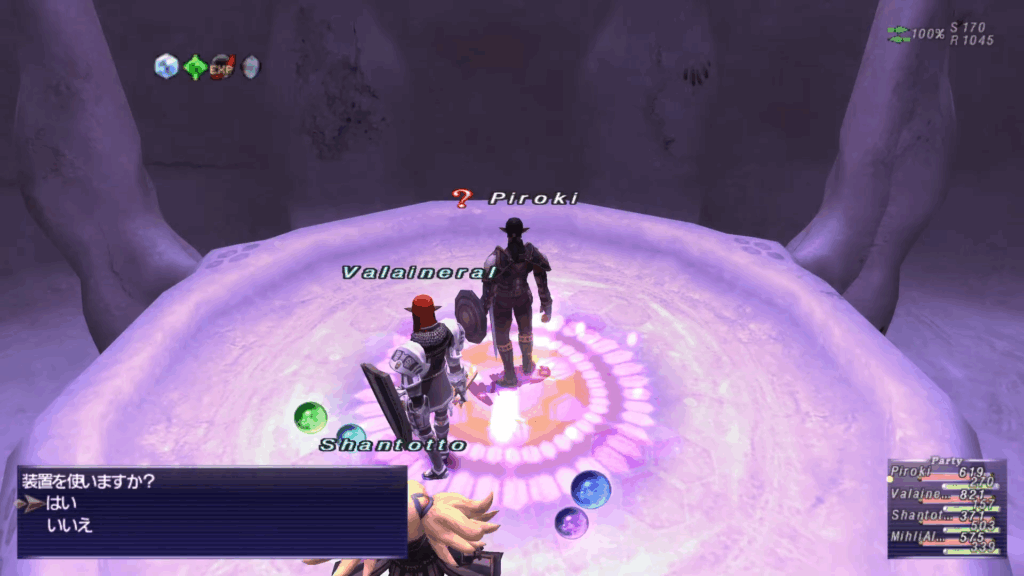Image resolution: width=1024 pixels, height=576 pixels.
Task: Select Shantot... in the party list
Action: coord(913,515)
